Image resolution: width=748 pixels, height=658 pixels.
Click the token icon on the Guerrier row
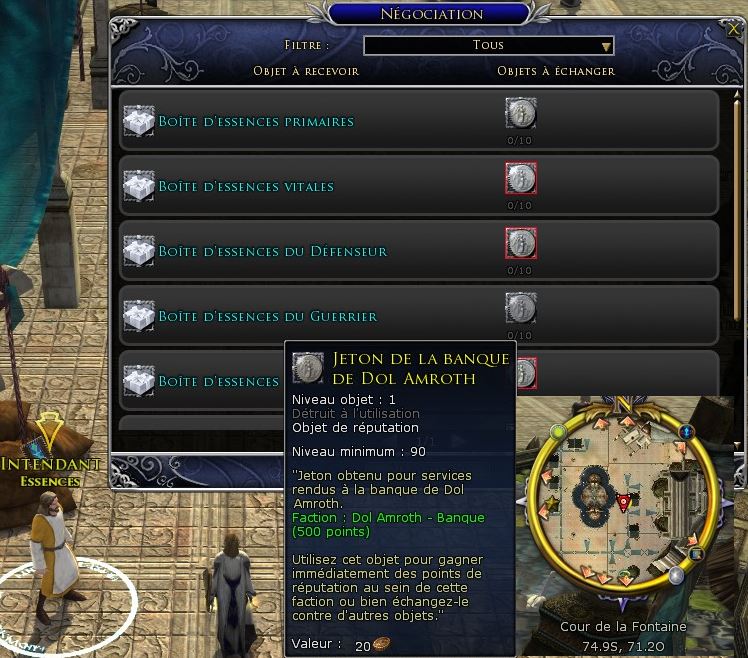tap(520, 309)
